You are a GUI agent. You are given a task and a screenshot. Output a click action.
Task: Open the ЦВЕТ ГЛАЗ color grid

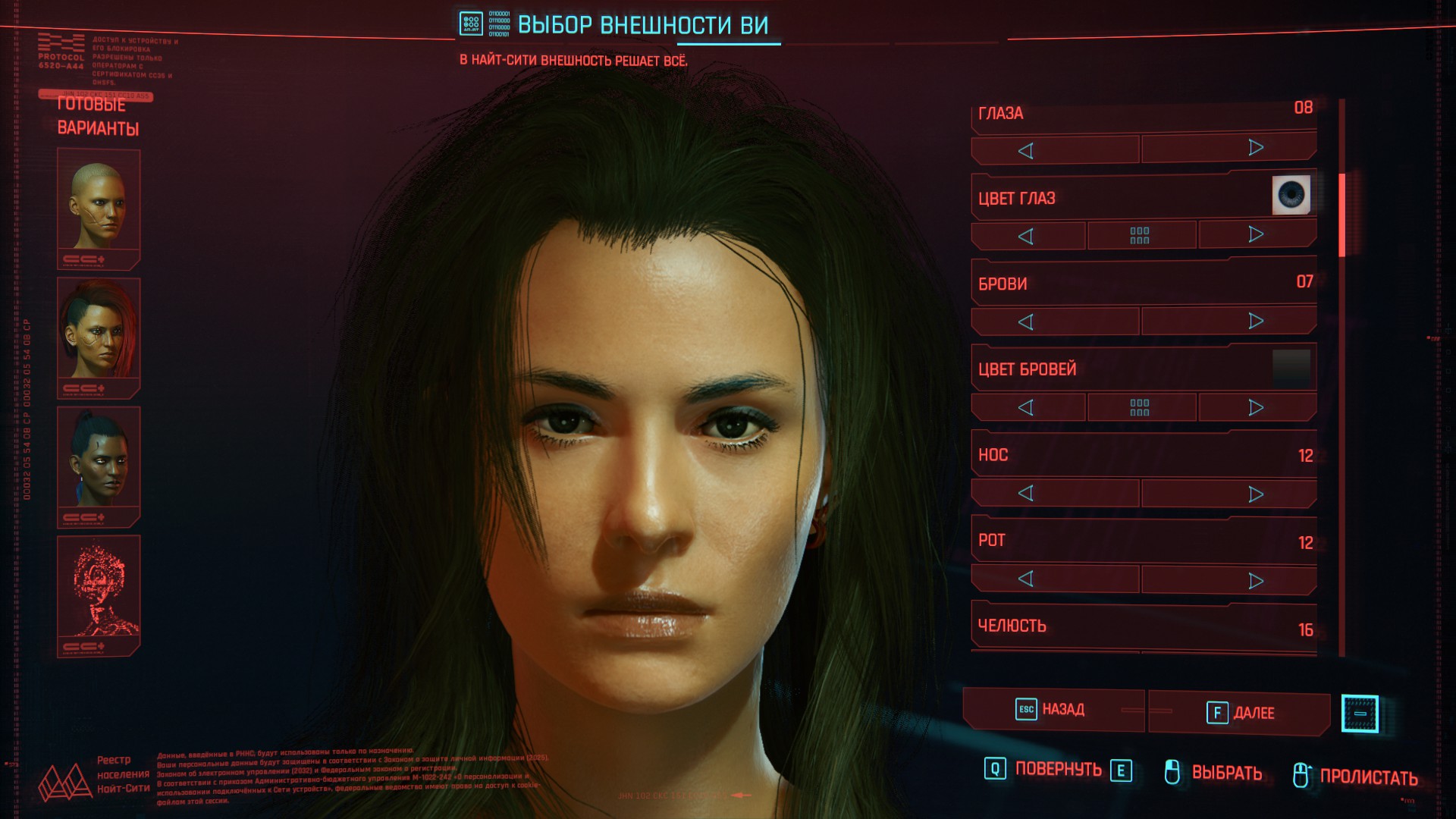(1140, 236)
